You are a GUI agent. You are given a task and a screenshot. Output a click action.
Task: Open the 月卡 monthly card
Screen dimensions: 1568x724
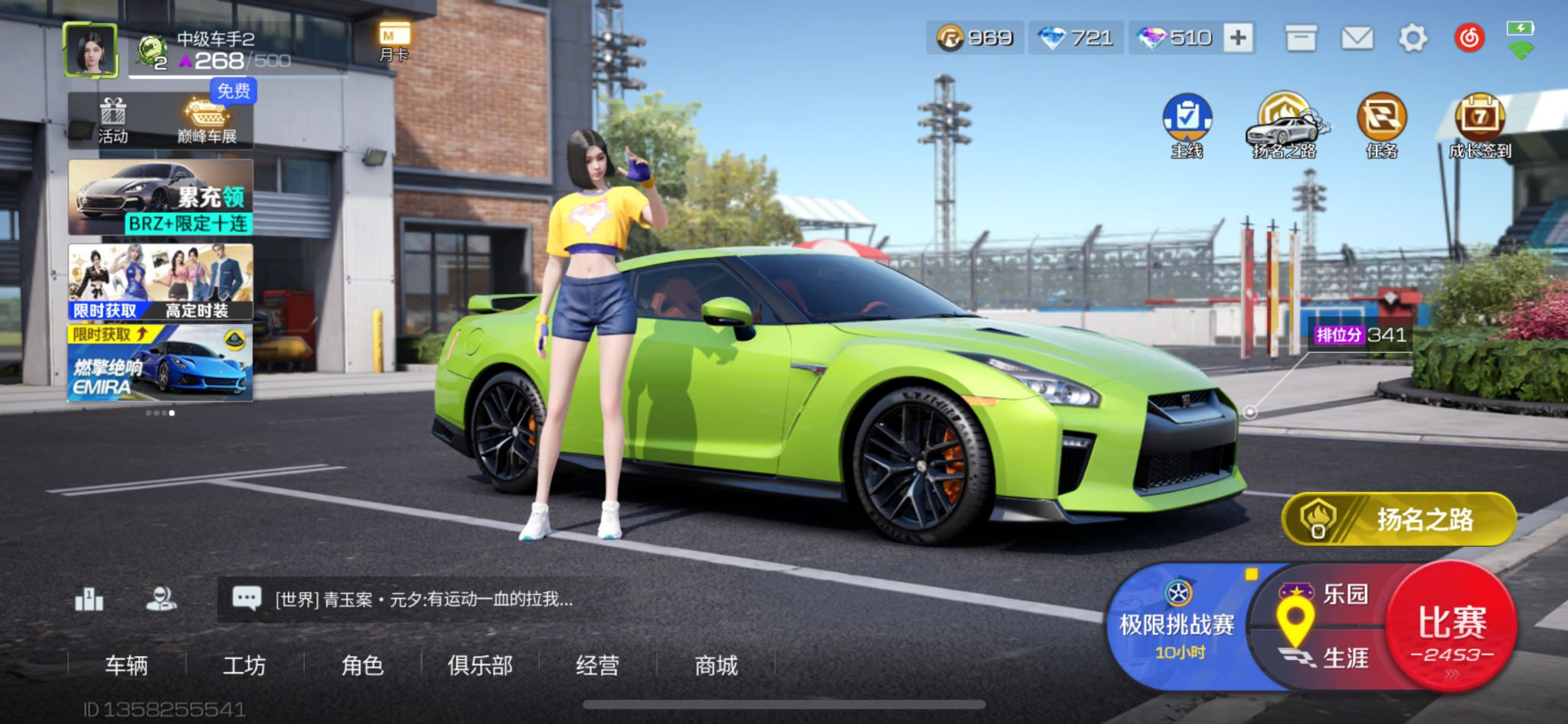coord(394,41)
